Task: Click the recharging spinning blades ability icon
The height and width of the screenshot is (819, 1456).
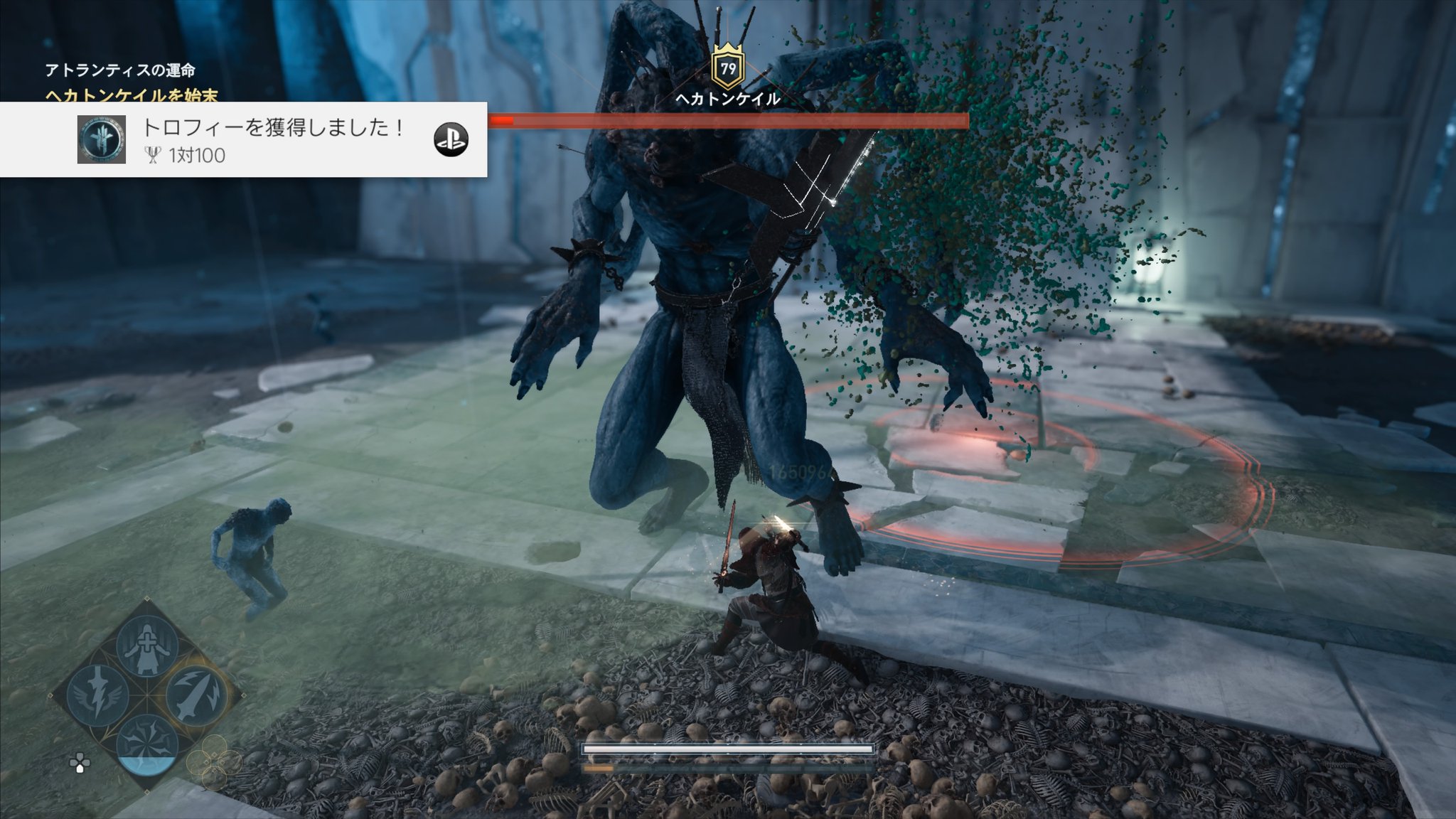Action: 146,743
